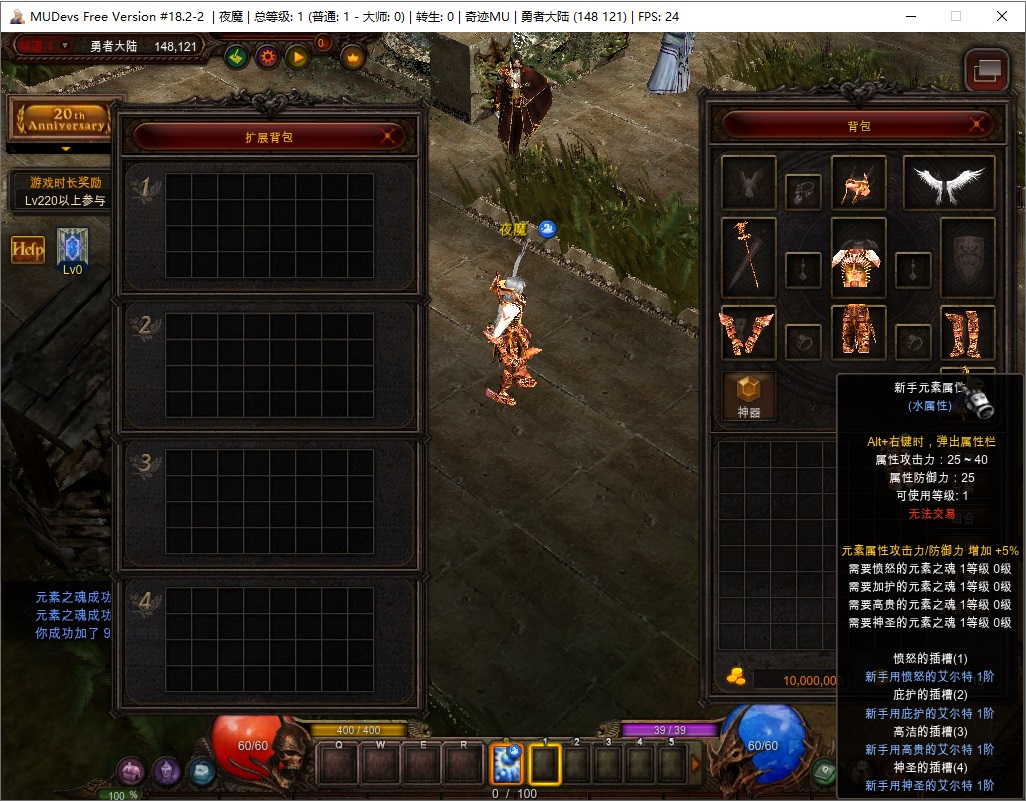This screenshot has width=1026, height=802.
Task: Close the 扩展背包 expanded inventory panel
Action: tap(390, 136)
